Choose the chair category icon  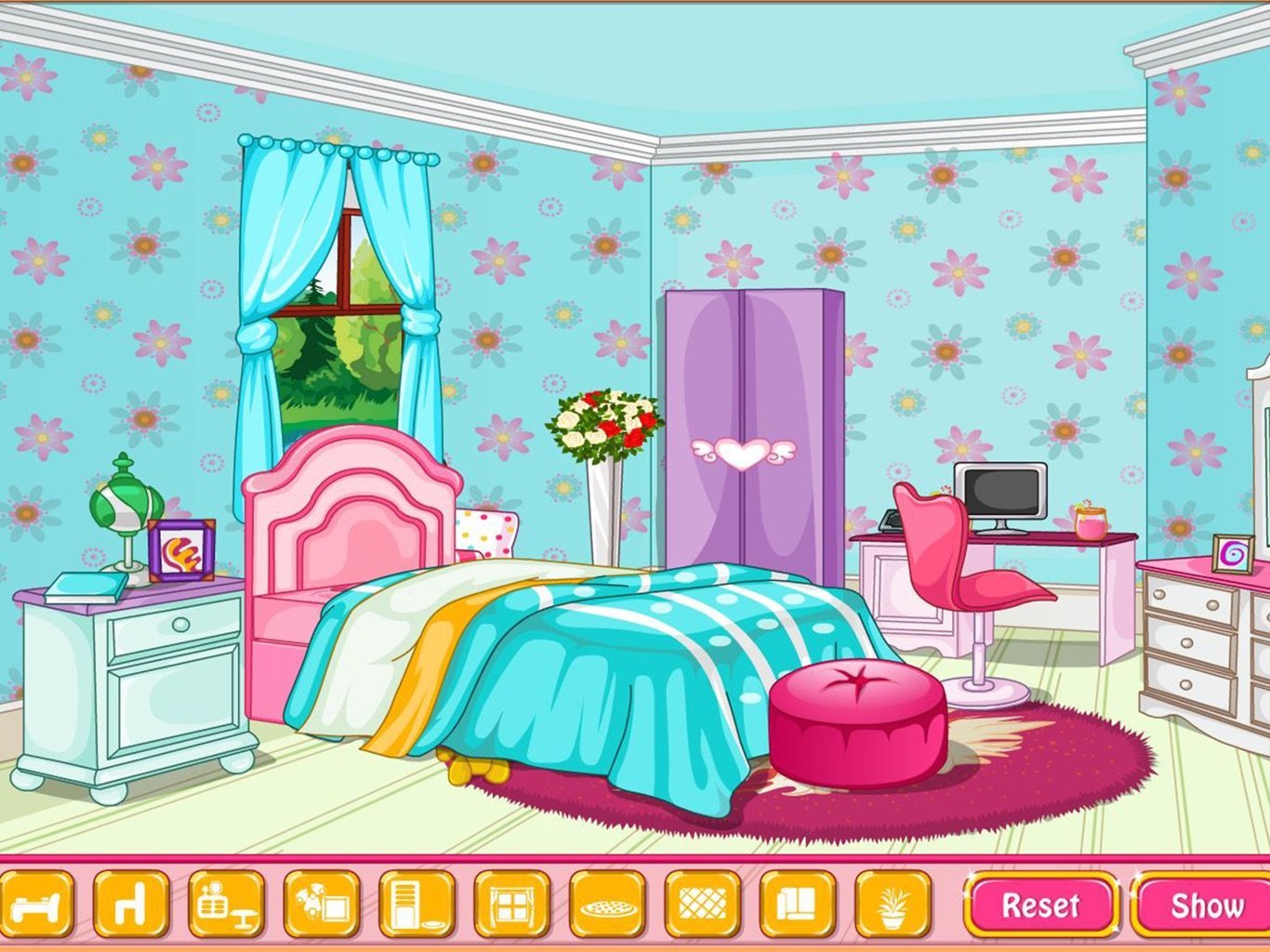[x=131, y=904]
